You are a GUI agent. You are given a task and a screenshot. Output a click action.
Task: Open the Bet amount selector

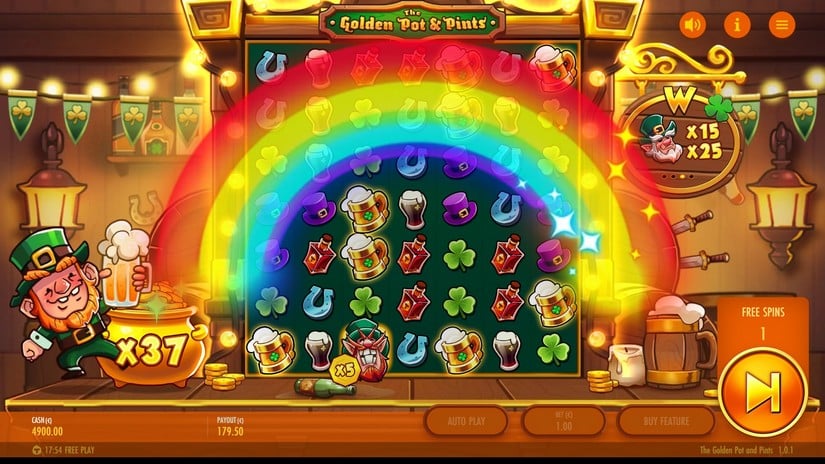pyautogui.click(x=564, y=421)
